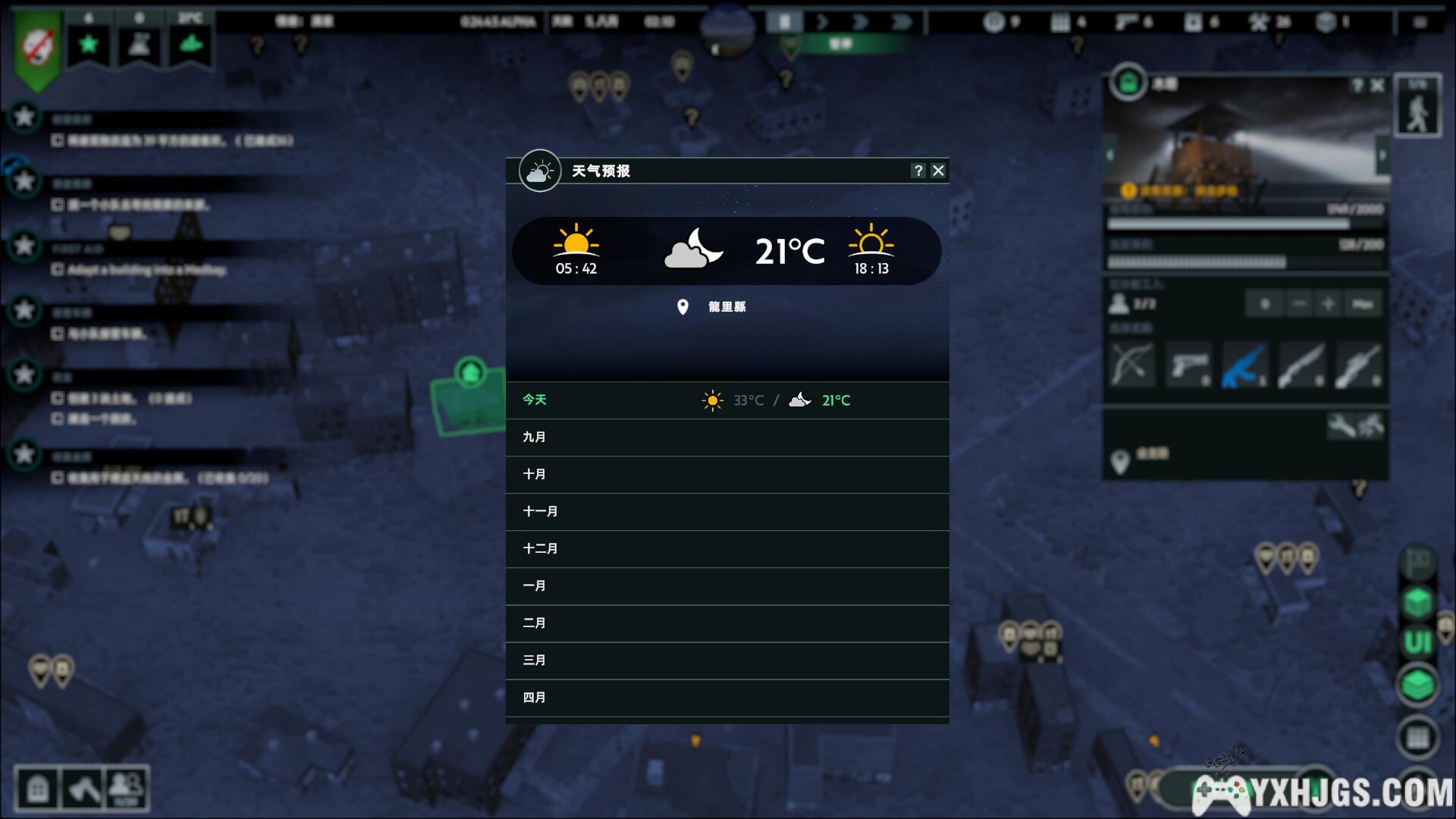Select the 九月 forecast row

coord(726,438)
